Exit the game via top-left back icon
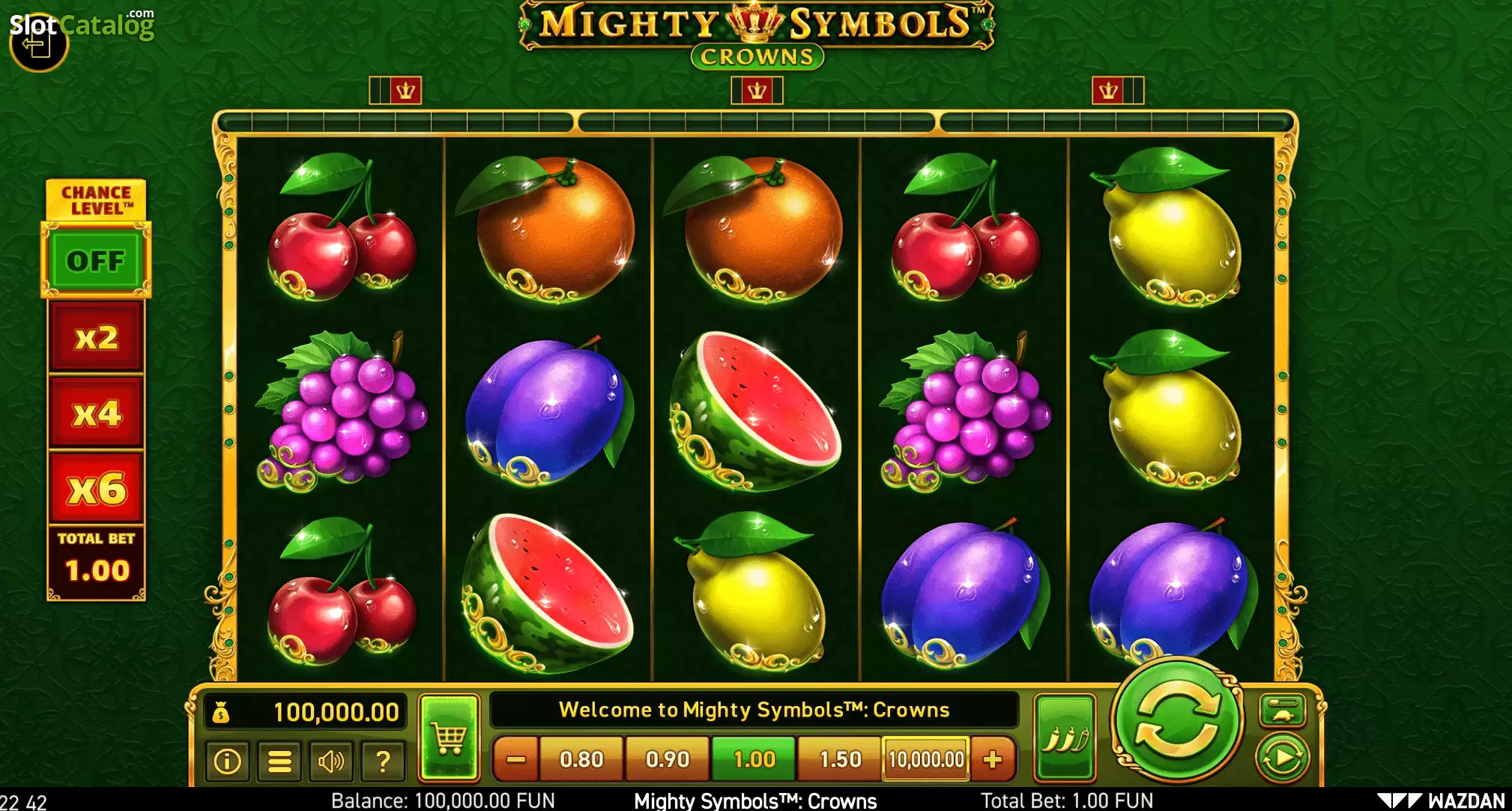The image size is (1512, 811). point(37,45)
